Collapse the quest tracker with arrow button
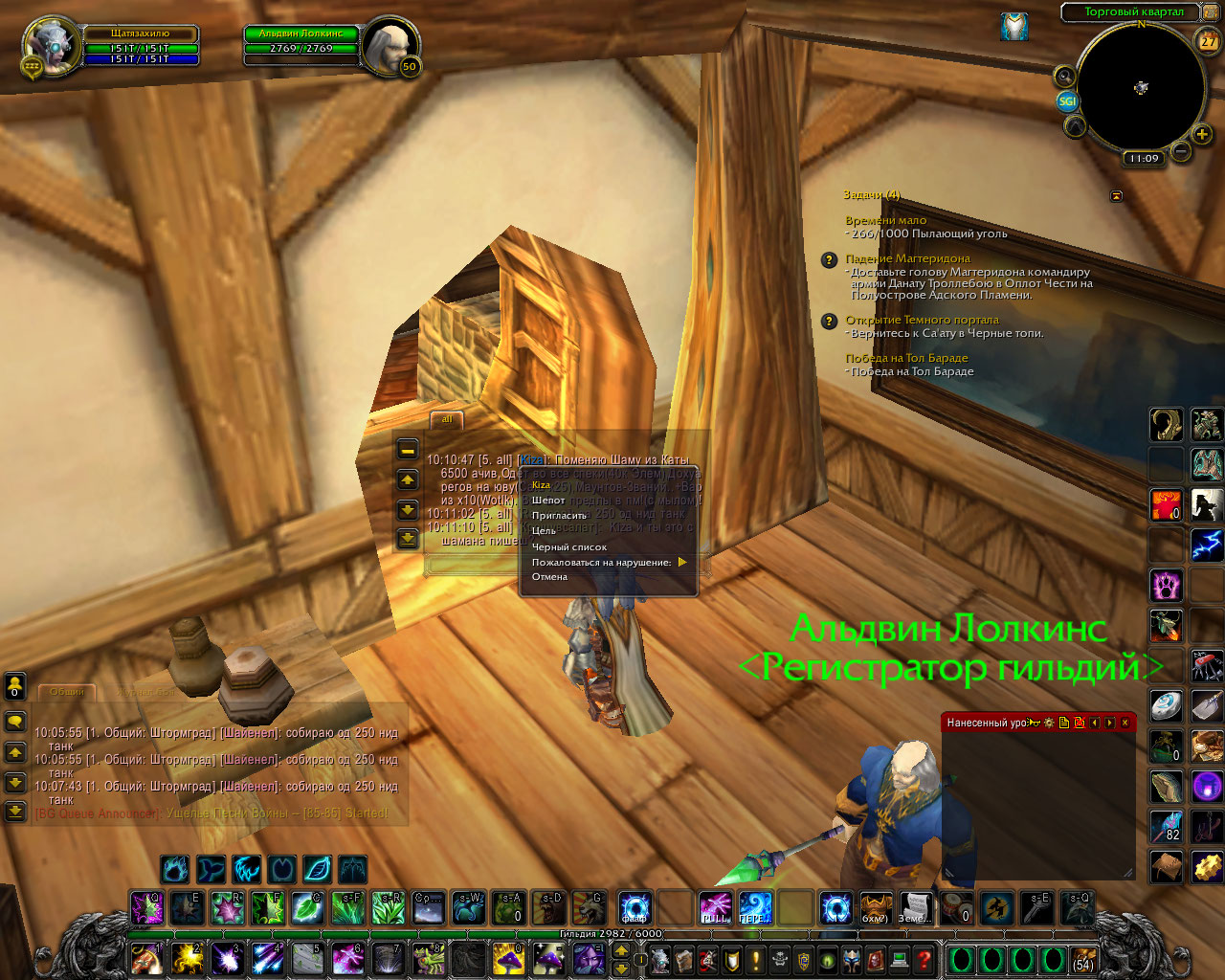 pyautogui.click(x=1116, y=195)
